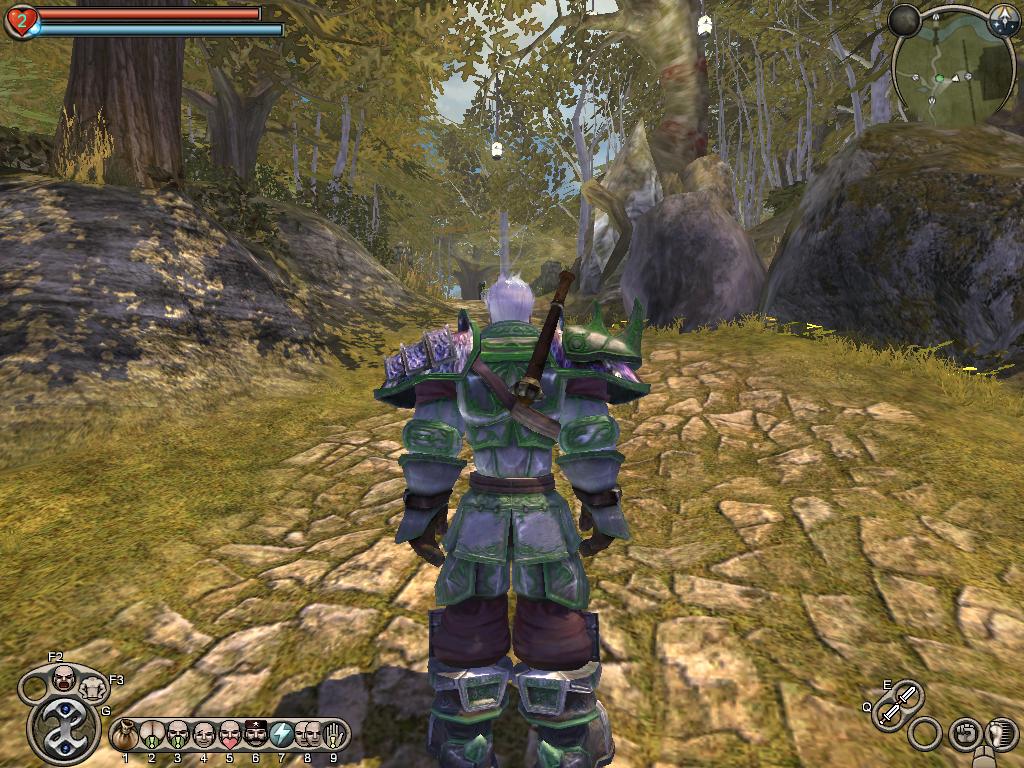Click the shouting face icon

pos(63,678)
